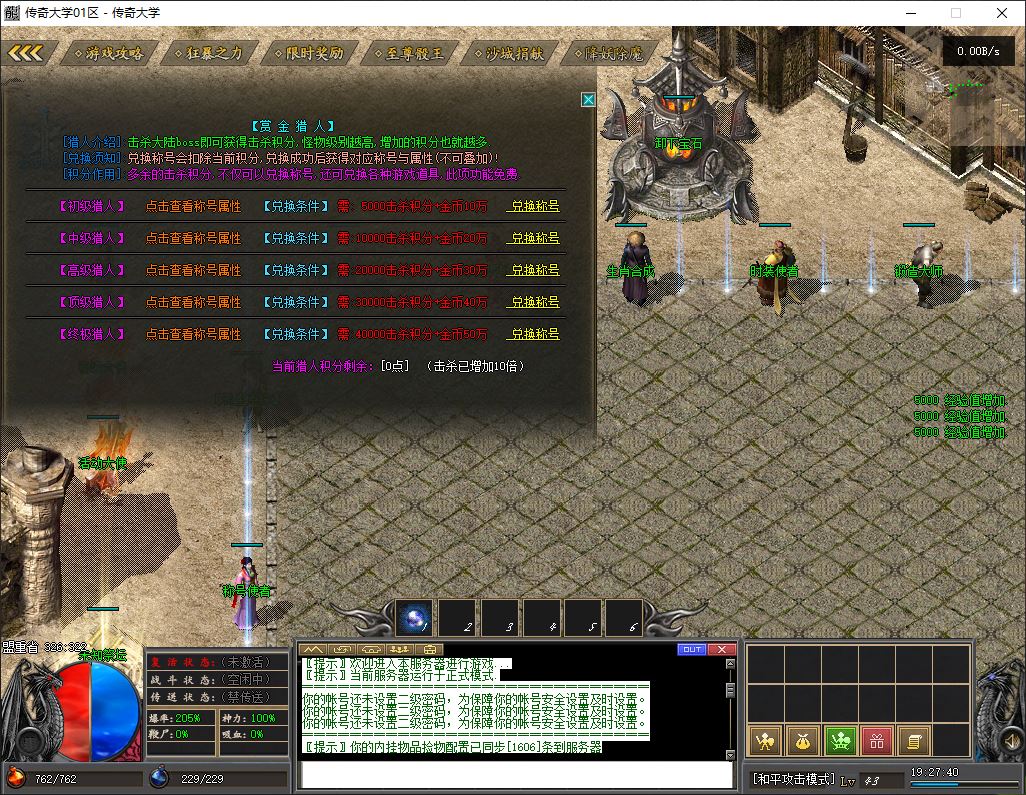Exchange for the 终极猎人 title
The image size is (1026, 795).
[535, 334]
